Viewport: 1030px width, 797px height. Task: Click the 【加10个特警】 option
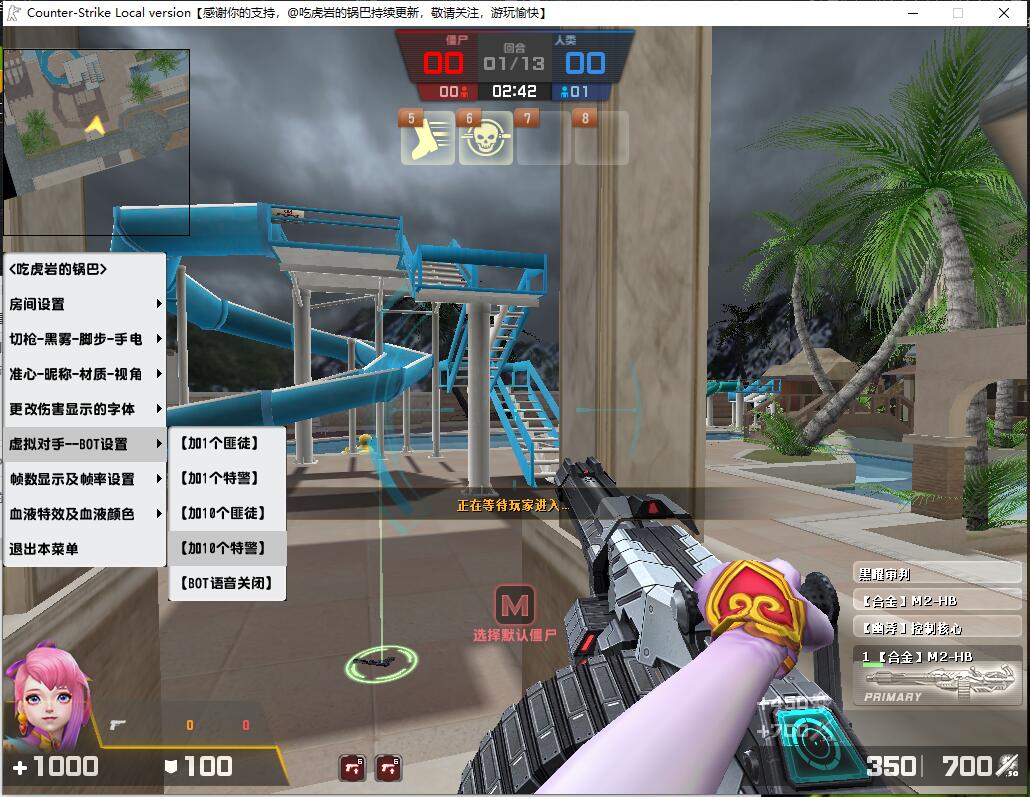(x=227, y=548)
